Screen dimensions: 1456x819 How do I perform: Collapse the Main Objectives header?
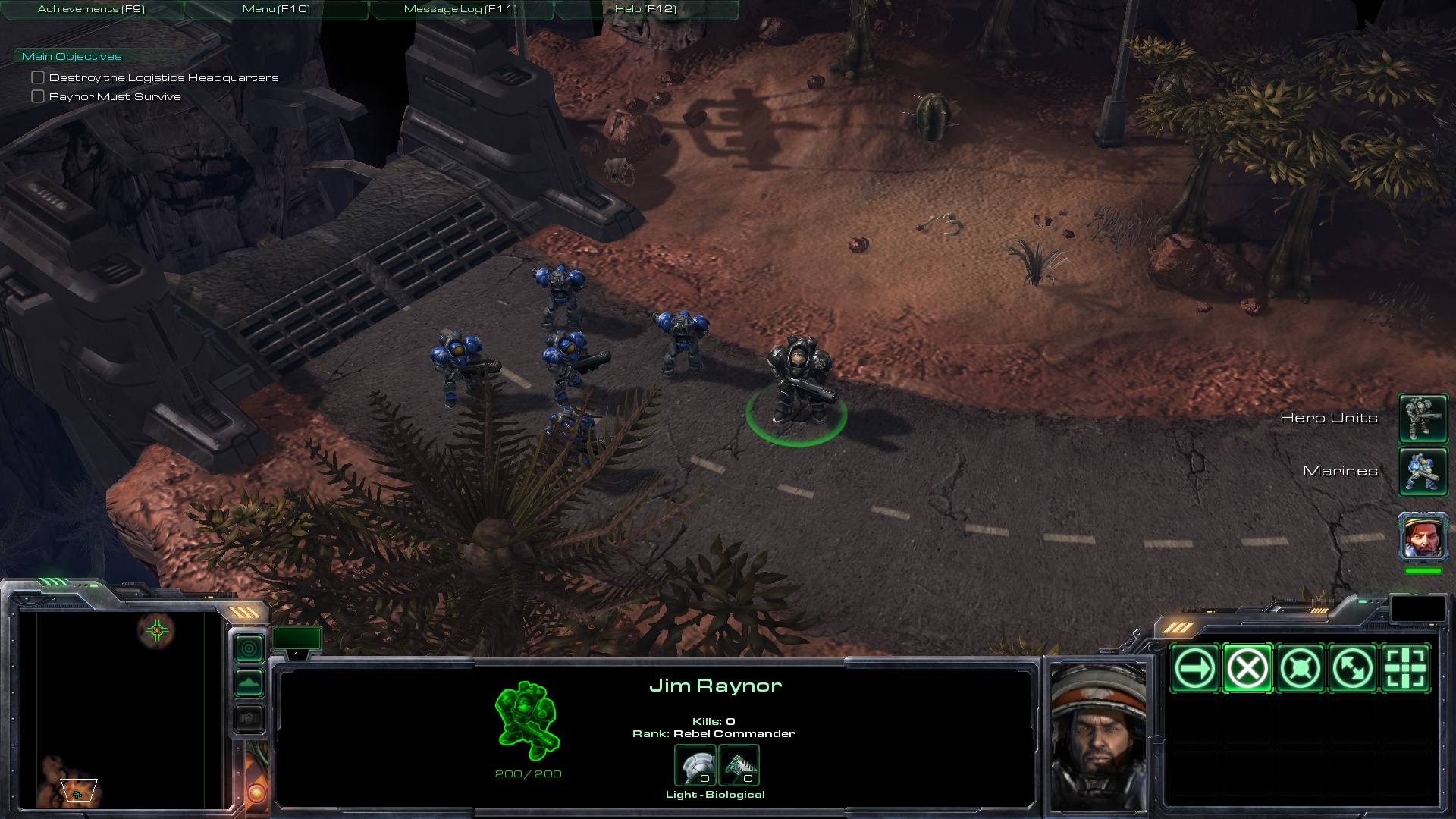[x=71, y=56]
